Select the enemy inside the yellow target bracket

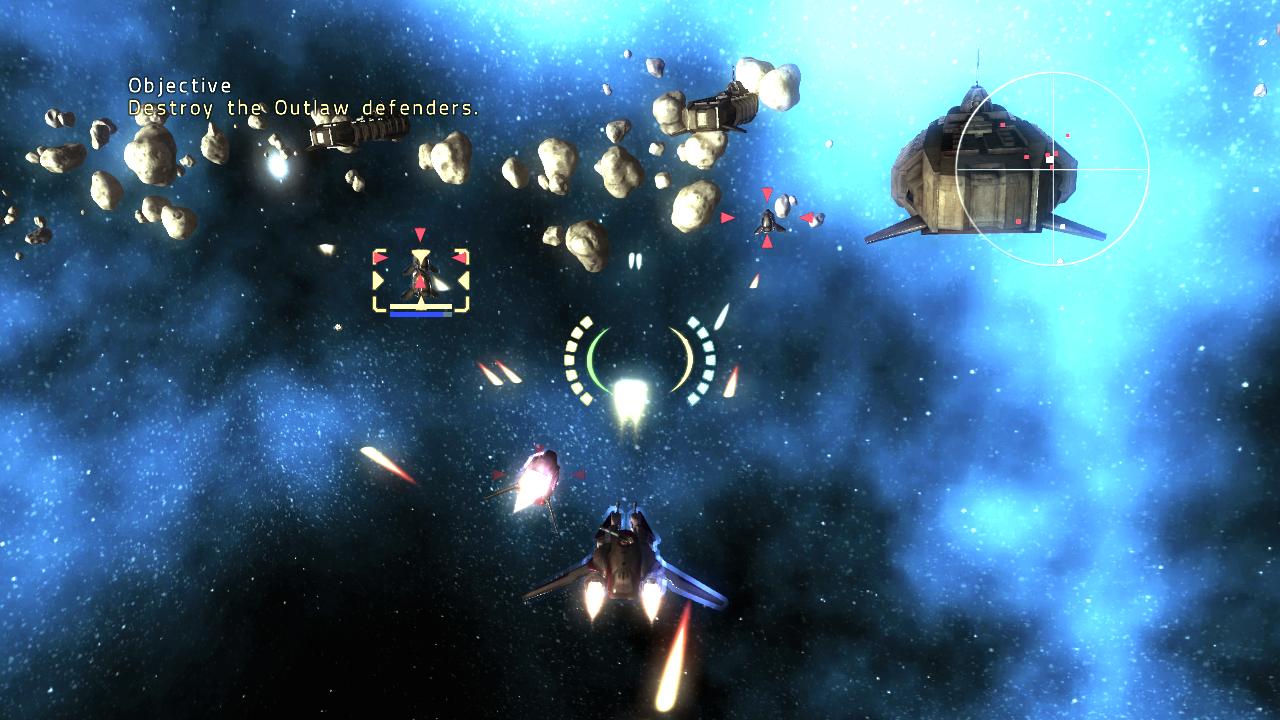(x=420, y=275)
